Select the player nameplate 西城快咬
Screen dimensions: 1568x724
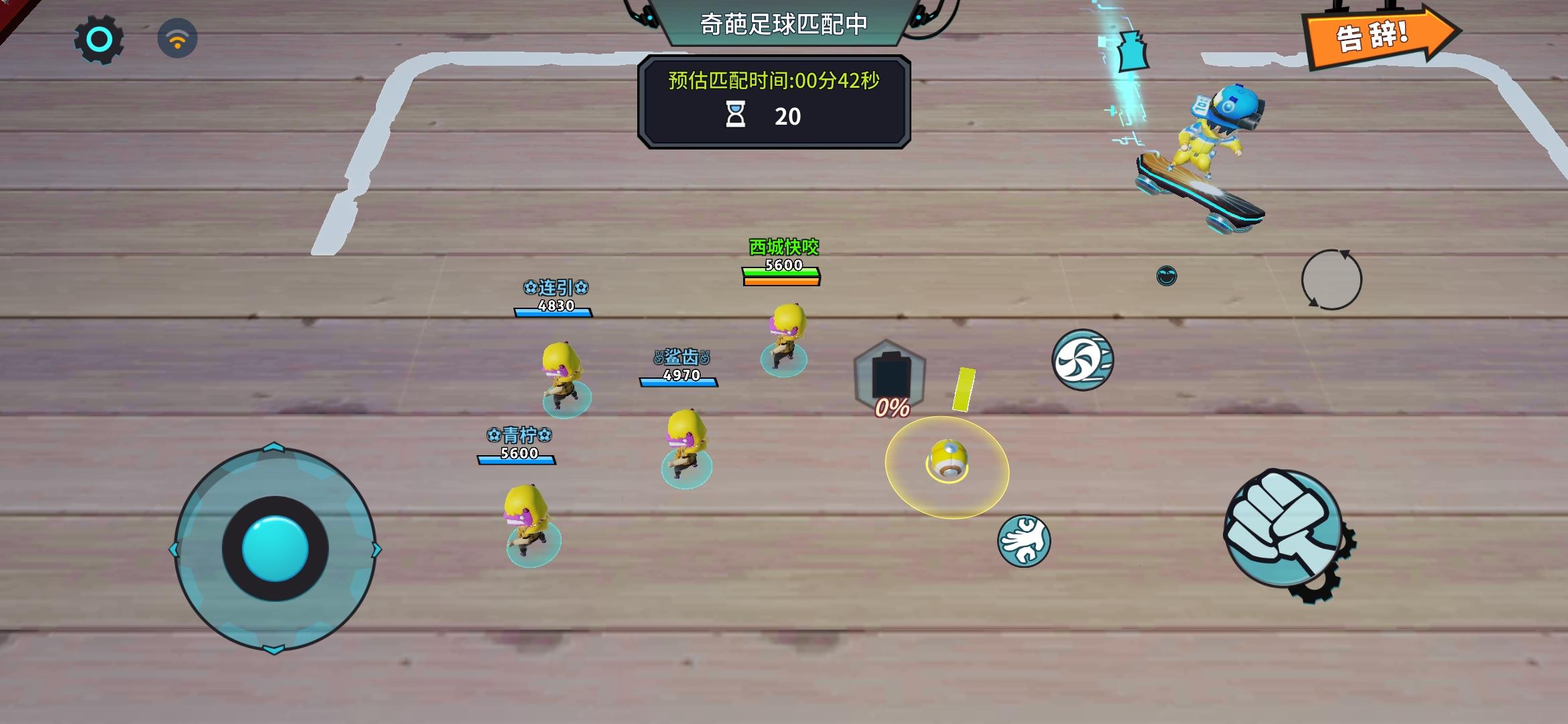(784, 248)
